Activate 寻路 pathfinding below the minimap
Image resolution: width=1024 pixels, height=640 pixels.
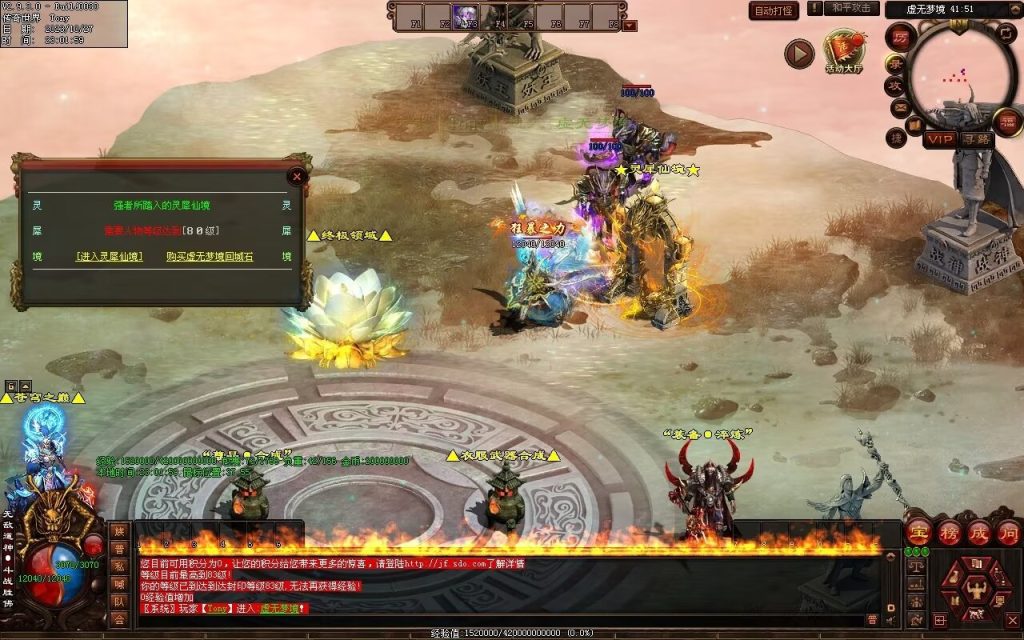[x=976, y=139]
